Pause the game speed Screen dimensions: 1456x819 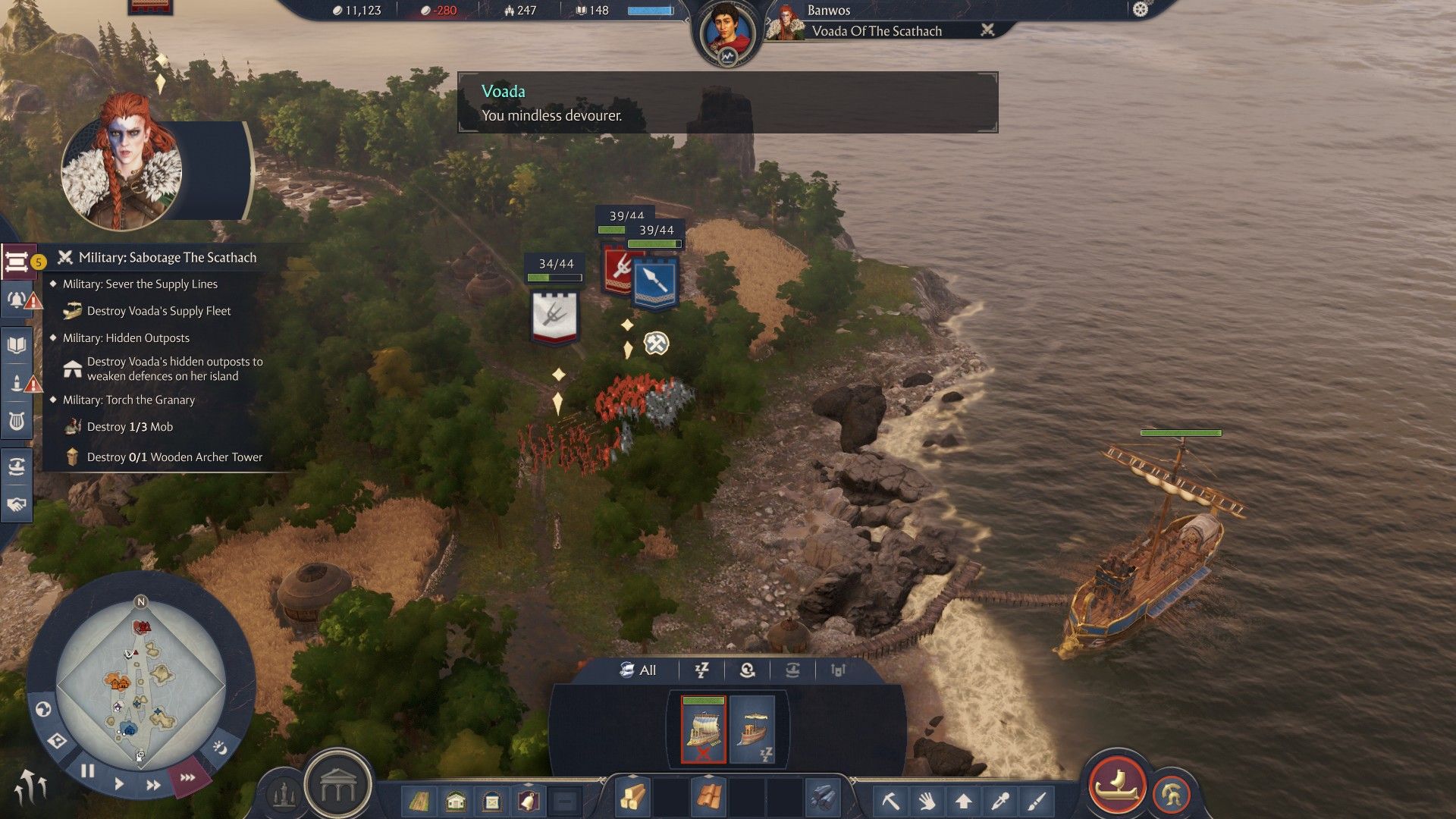[88, 771]
